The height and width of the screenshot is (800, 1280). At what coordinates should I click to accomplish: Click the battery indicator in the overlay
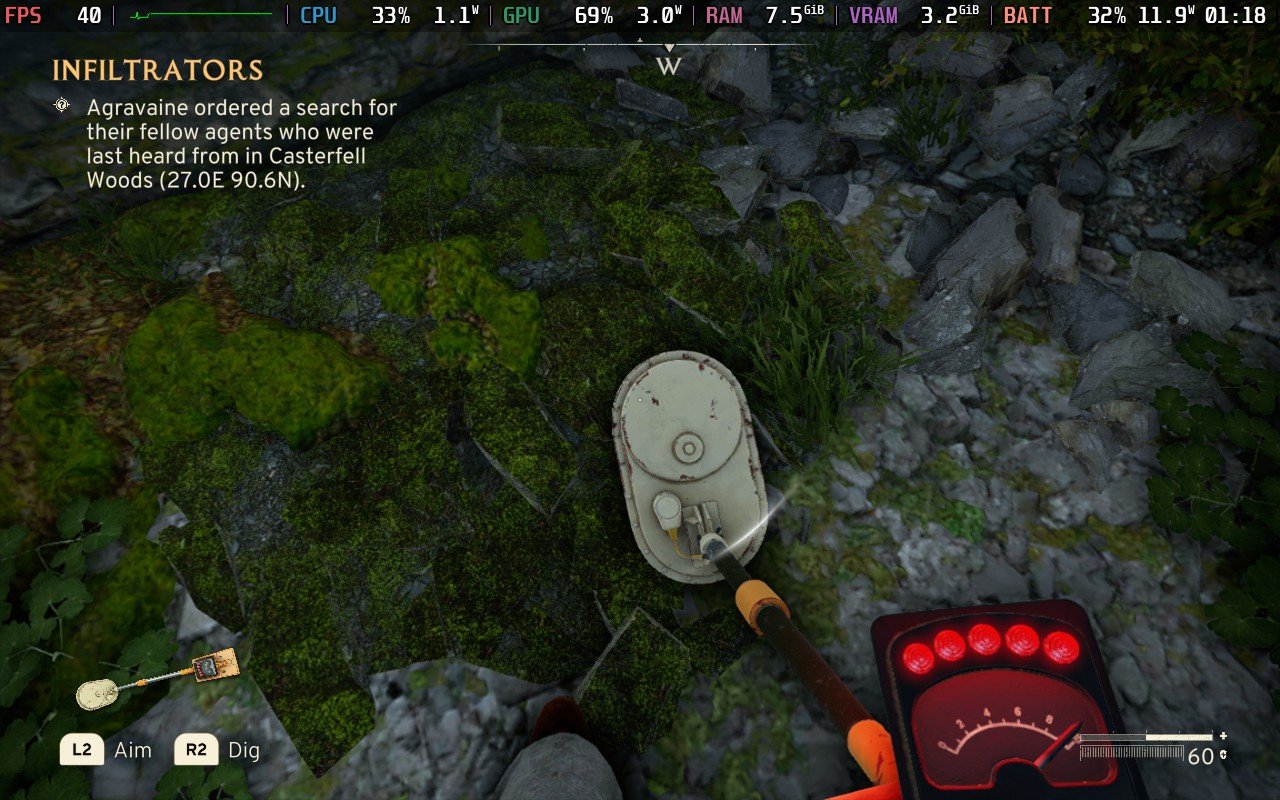coord(1028,15)
